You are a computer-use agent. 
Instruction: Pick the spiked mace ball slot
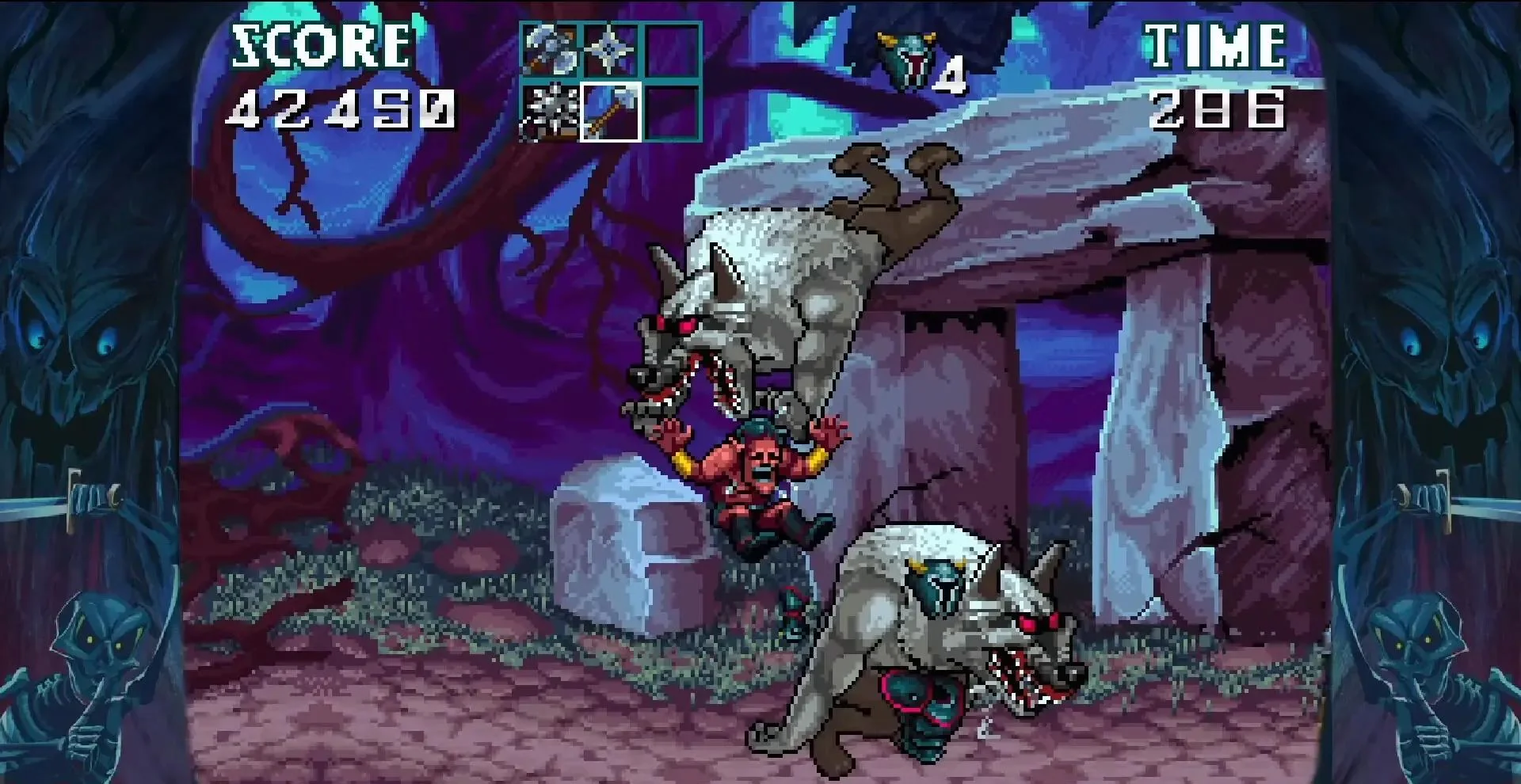tap(550, 112)
